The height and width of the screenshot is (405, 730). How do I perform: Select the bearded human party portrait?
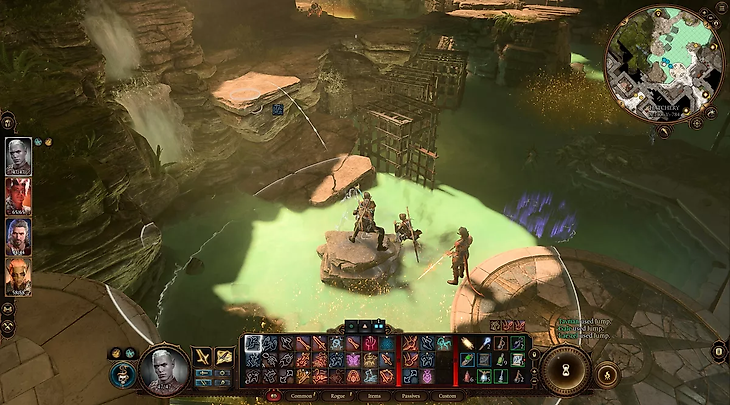(x=18, y=237)
